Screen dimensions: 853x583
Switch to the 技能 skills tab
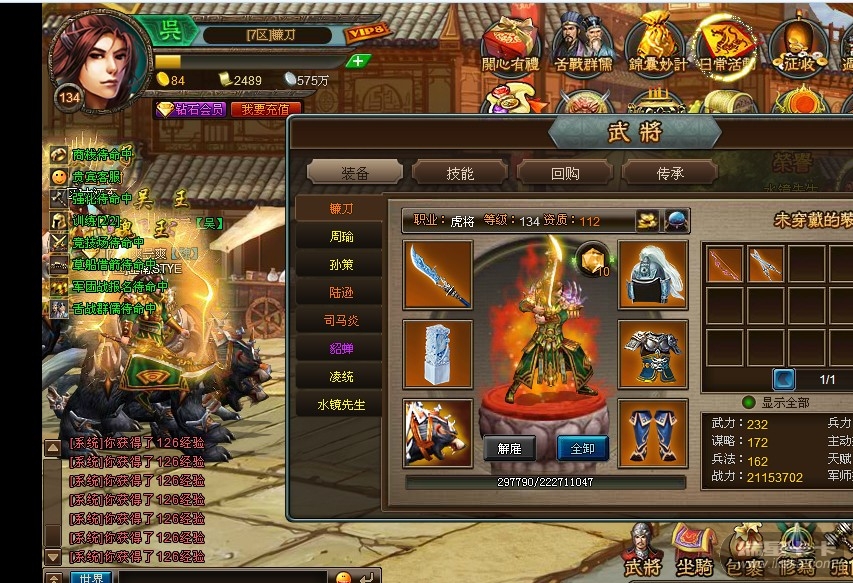(x=460, y=173)
